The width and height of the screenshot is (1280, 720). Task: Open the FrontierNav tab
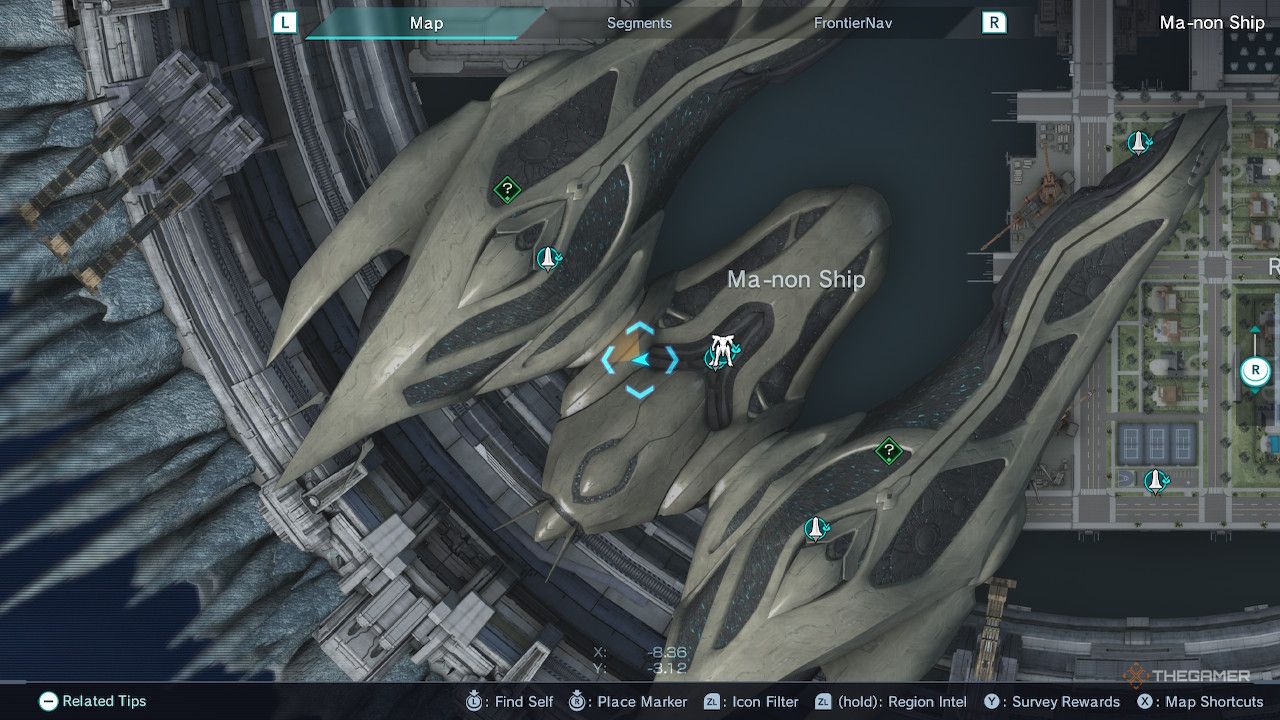(855, 22)
